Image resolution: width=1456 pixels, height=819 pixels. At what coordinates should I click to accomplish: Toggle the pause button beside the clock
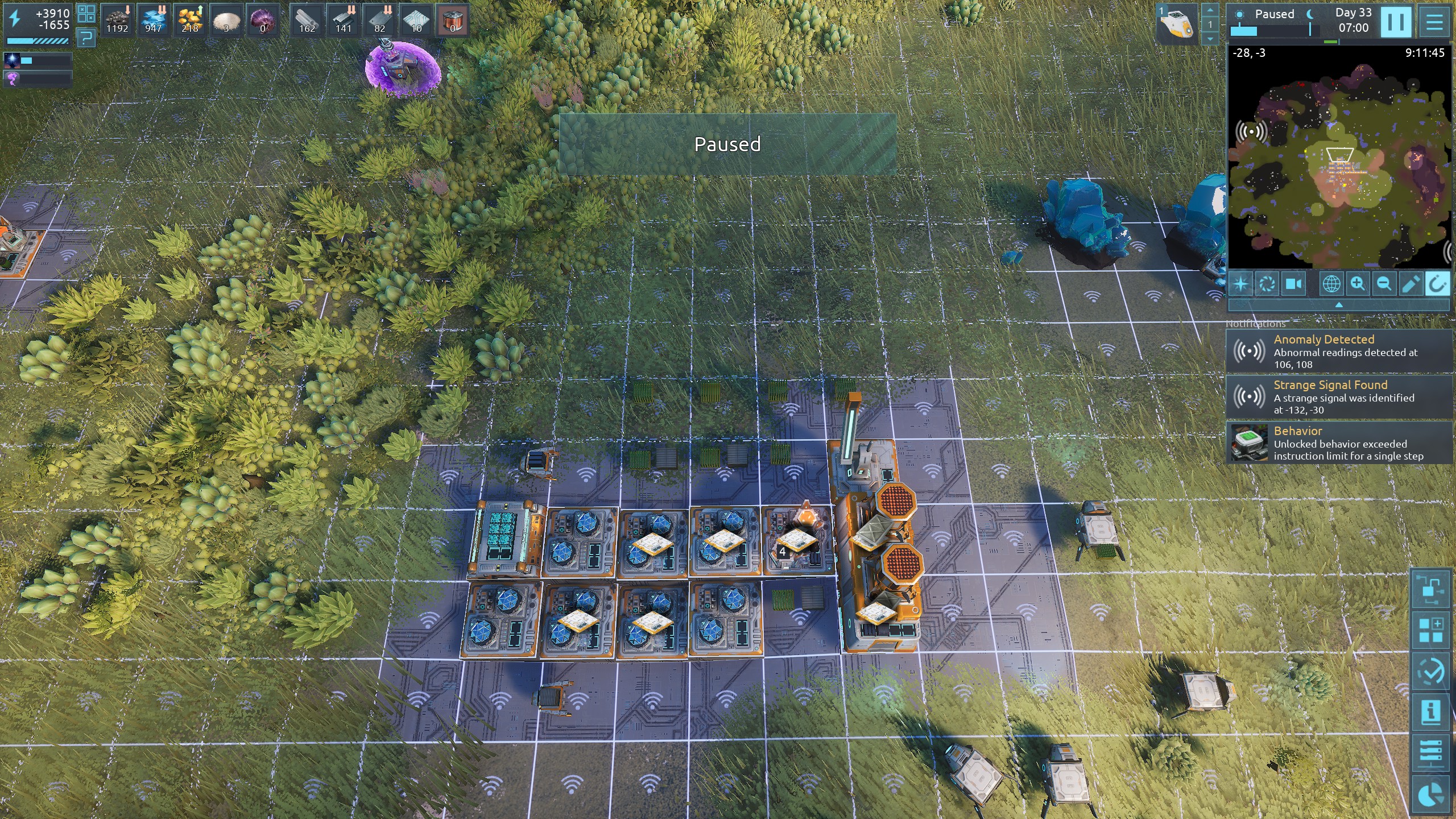1396,23
